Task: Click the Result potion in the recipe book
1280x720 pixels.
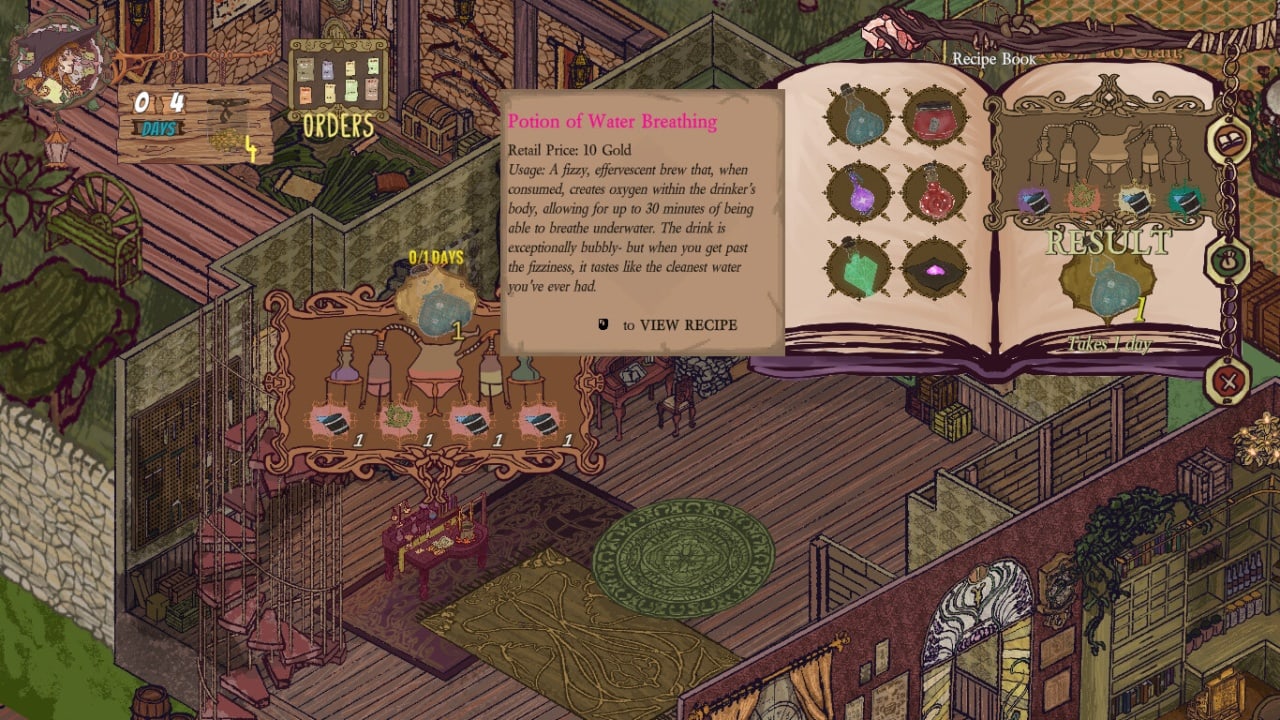Action: coord(1108,289)
